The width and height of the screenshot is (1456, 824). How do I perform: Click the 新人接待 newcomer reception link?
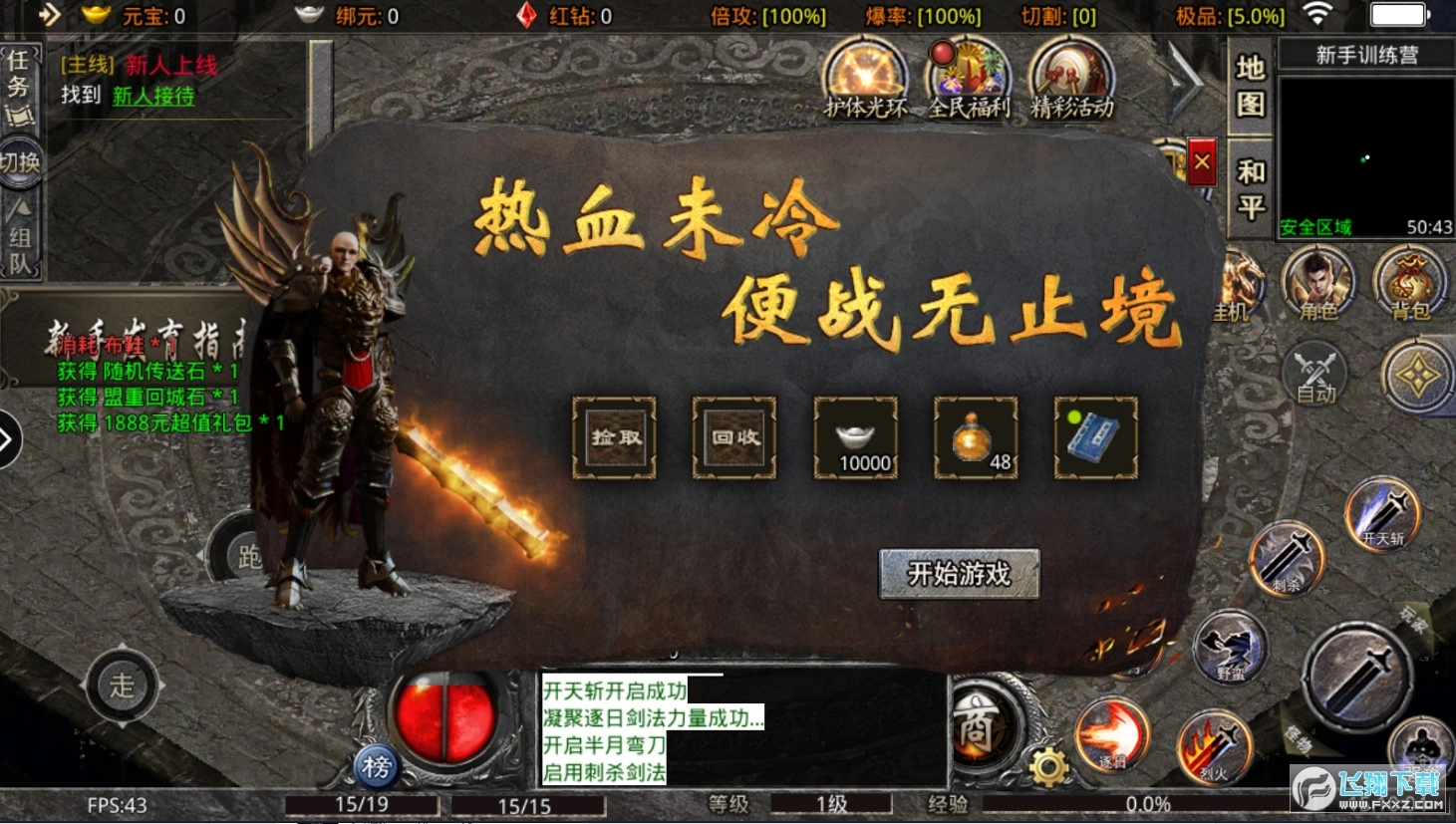tap(154, 97)
